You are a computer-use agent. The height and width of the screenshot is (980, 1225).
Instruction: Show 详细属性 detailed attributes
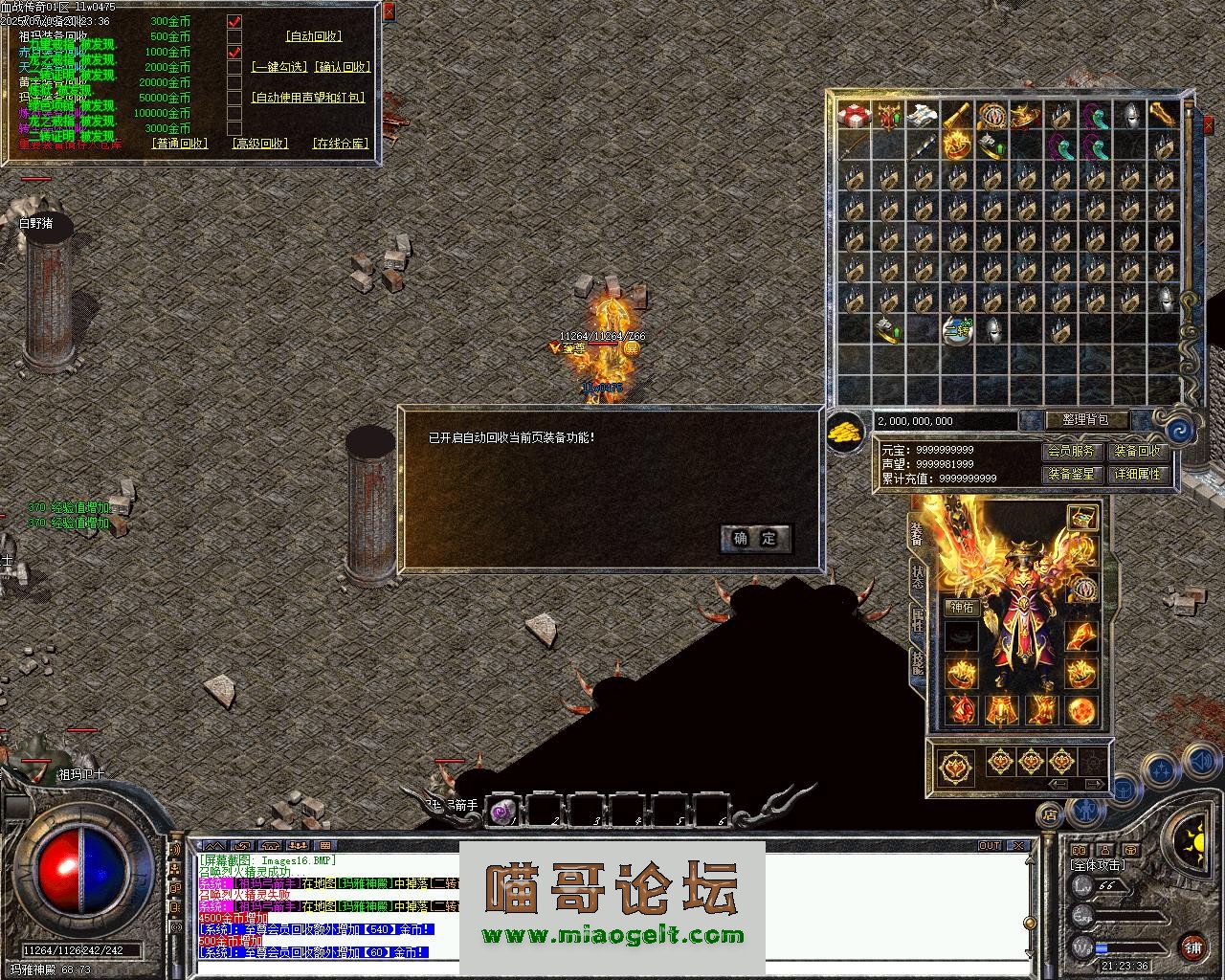pyautogui.click(x=1137, y=474)
